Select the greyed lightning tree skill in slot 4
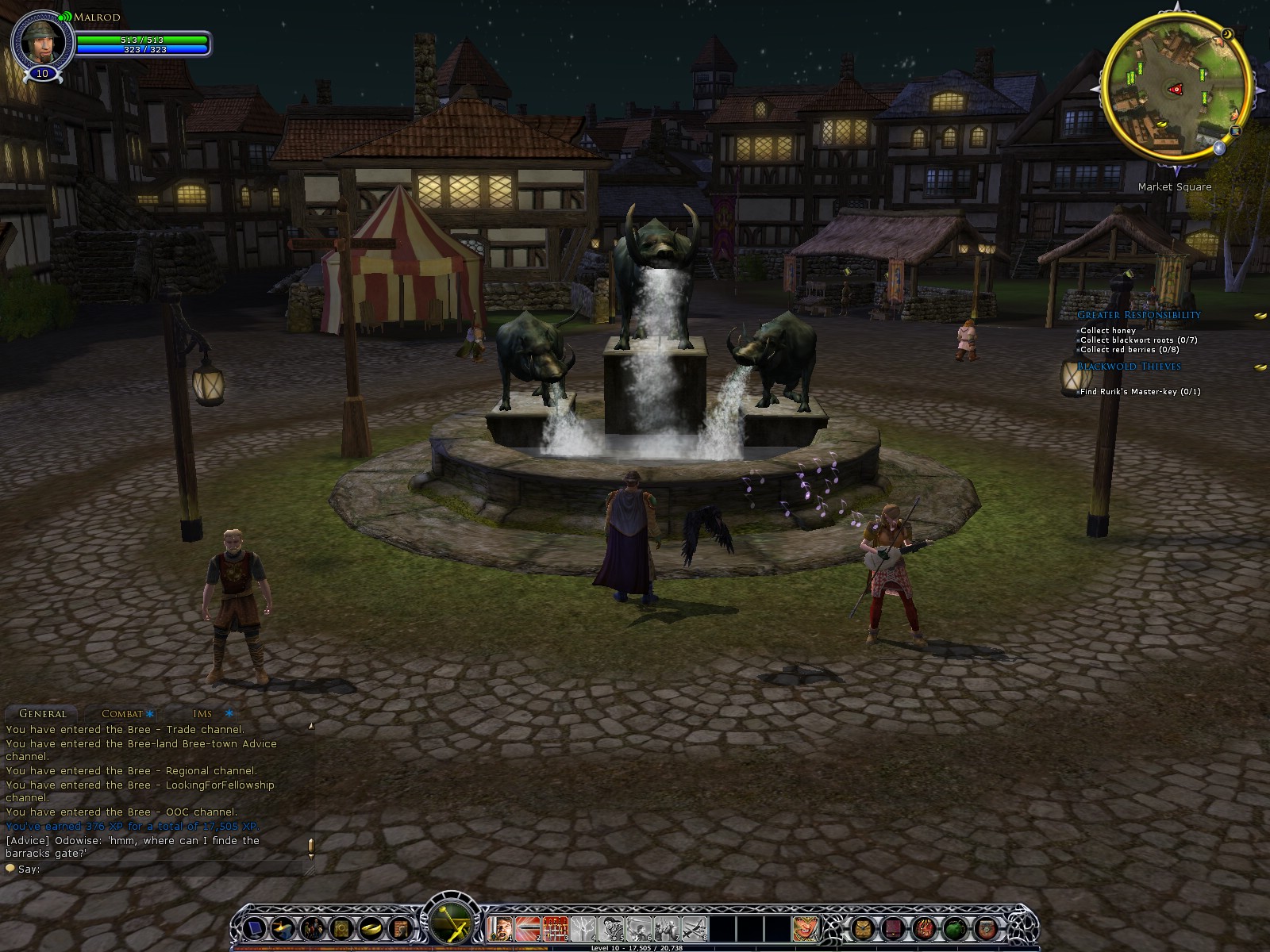1270x952 pixels. [583, 927]
